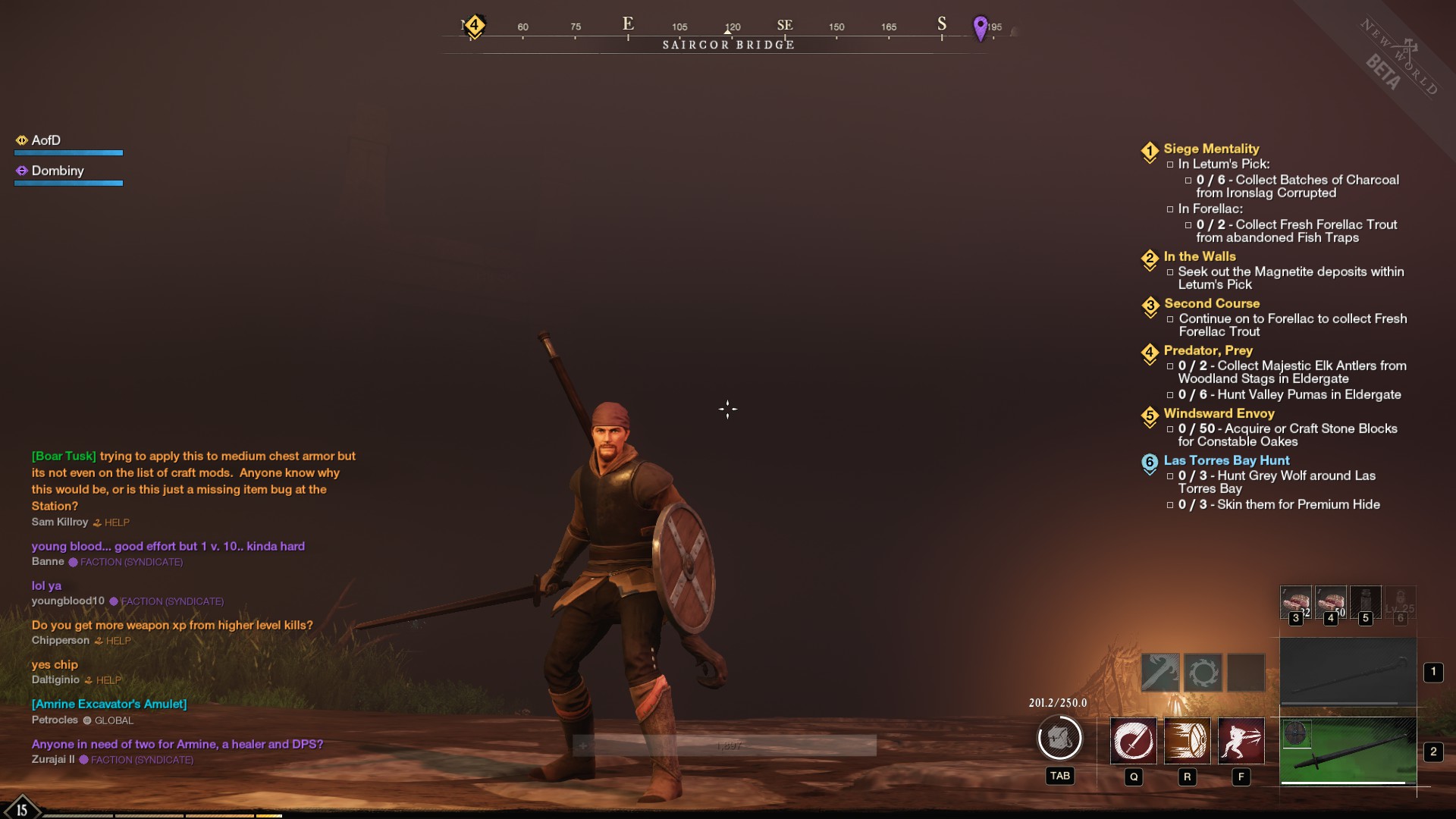Select the dark potion quickslot
Image resolution: width=1456 pixels, height=819 pixels.
1365,602
